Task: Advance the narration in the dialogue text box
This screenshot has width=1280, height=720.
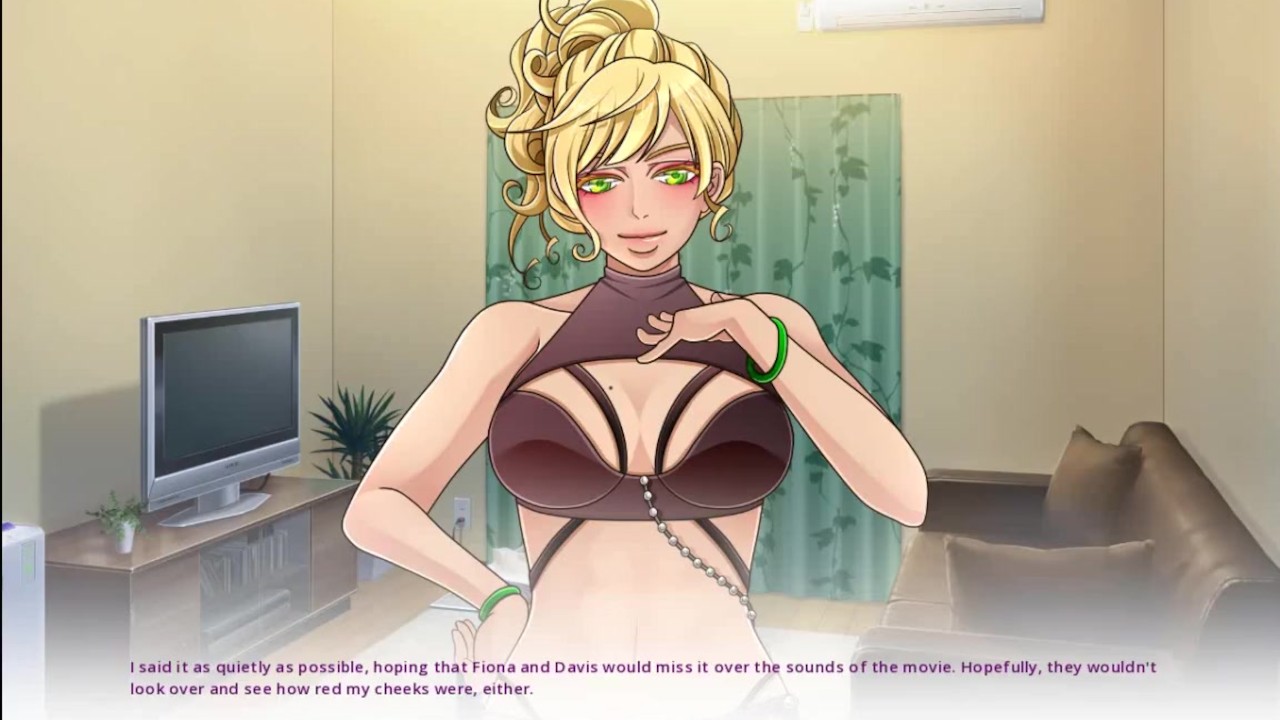Action: click(640, 676)
